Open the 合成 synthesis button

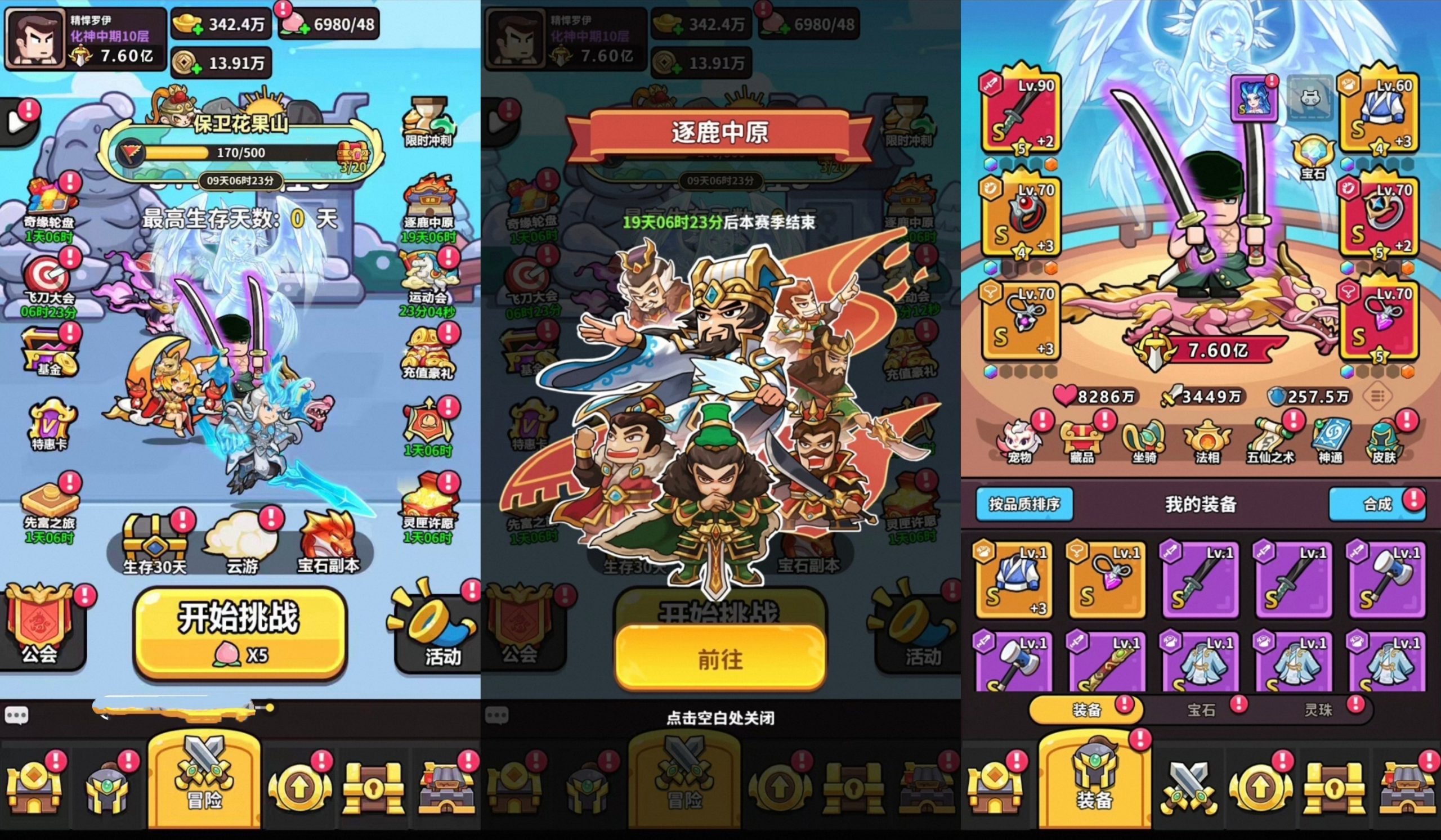click(x=1376, y=504)
